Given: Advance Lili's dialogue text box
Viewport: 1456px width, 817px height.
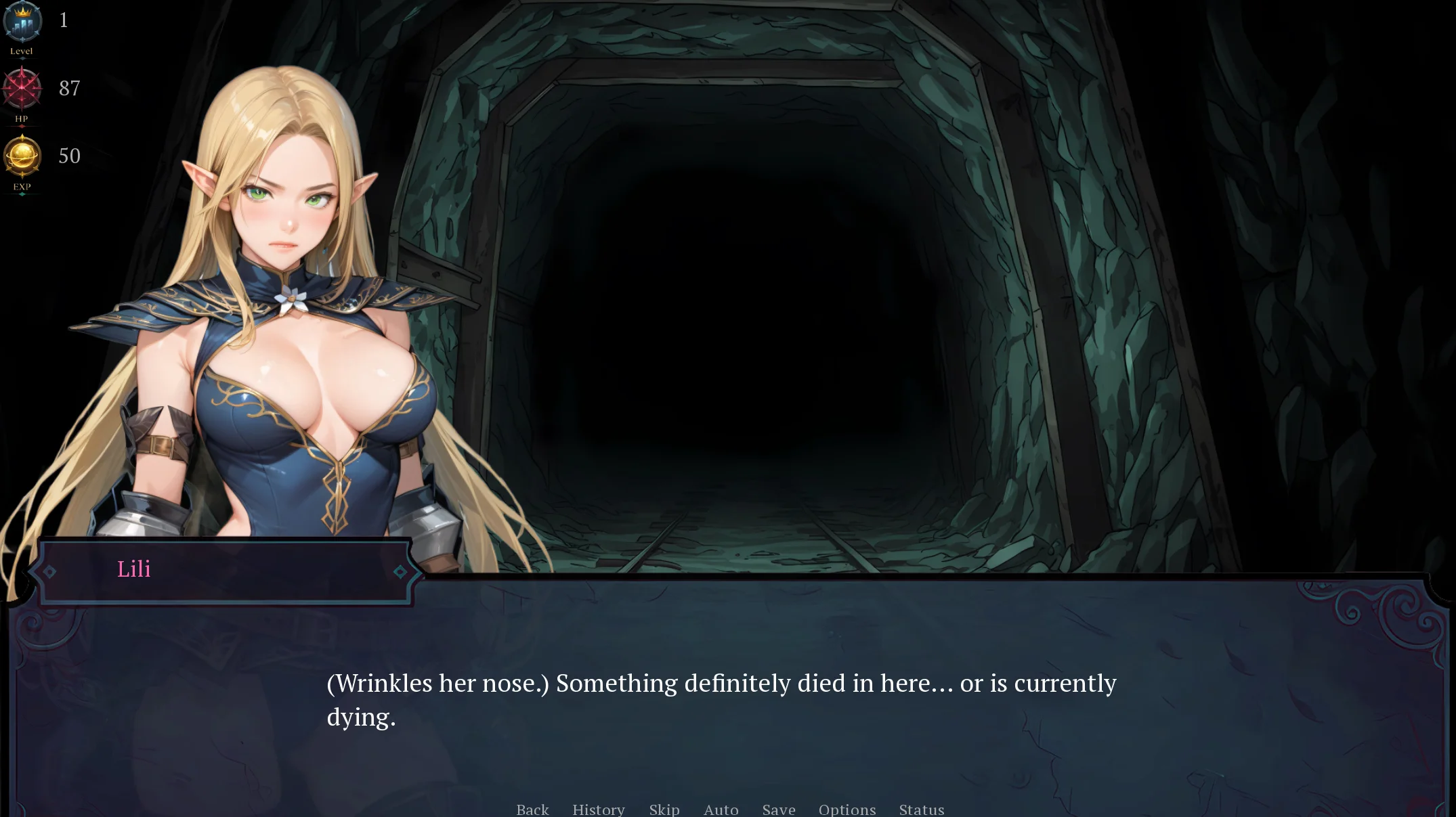Looking at the screenshot, I should (721, 699).
